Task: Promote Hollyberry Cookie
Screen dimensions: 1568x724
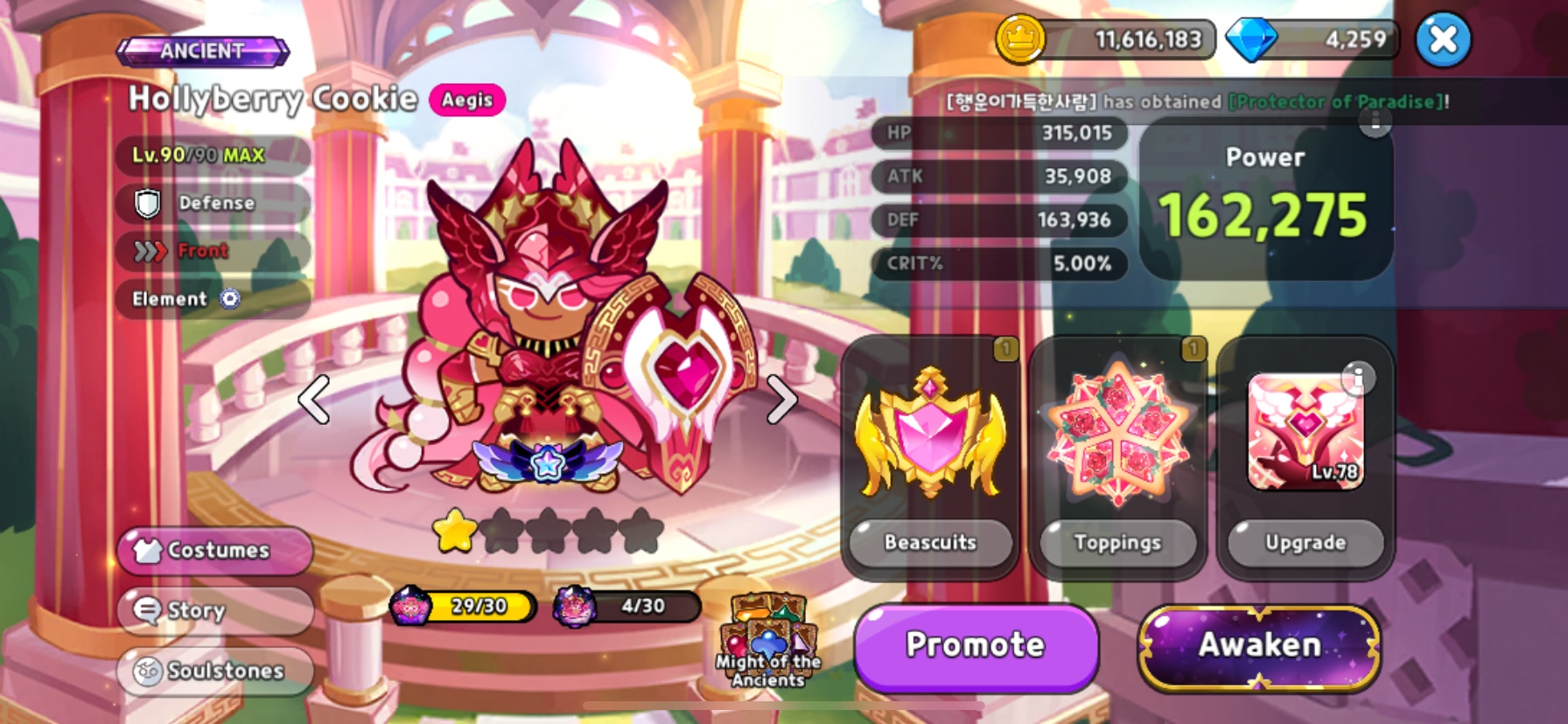Action: pyautogui.click(x=976, y=645)
